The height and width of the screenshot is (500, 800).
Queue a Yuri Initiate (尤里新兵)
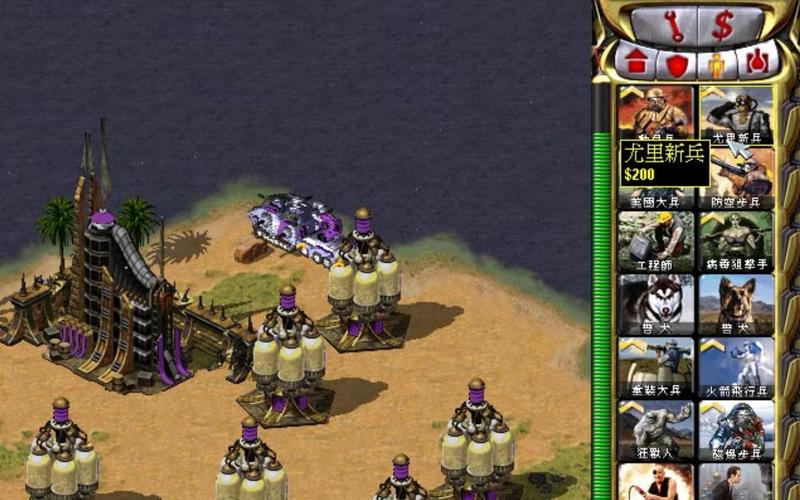click(737, 112)
